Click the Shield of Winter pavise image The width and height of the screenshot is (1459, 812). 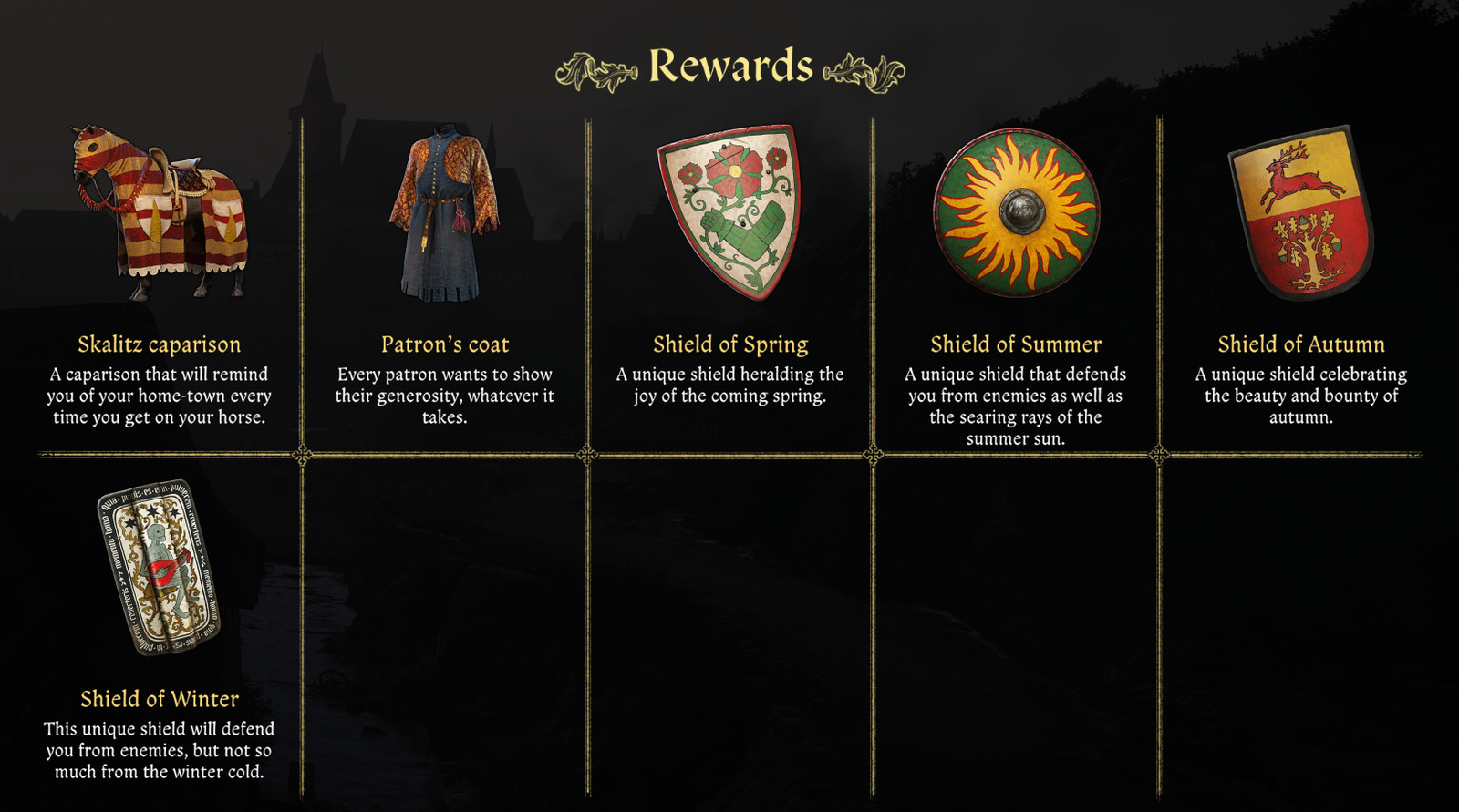160,570
